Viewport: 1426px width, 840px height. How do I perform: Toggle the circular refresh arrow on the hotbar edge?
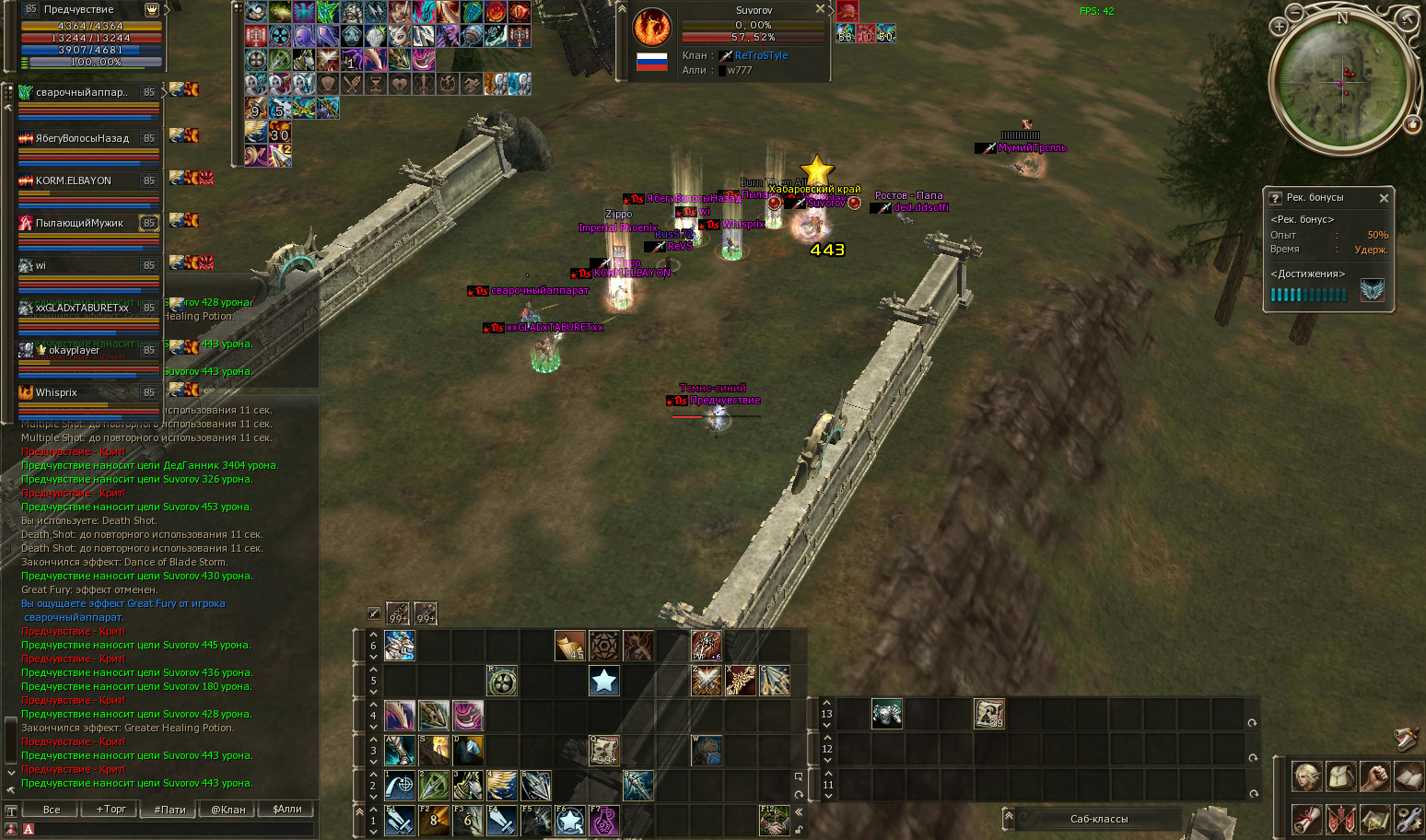(800, 793)
